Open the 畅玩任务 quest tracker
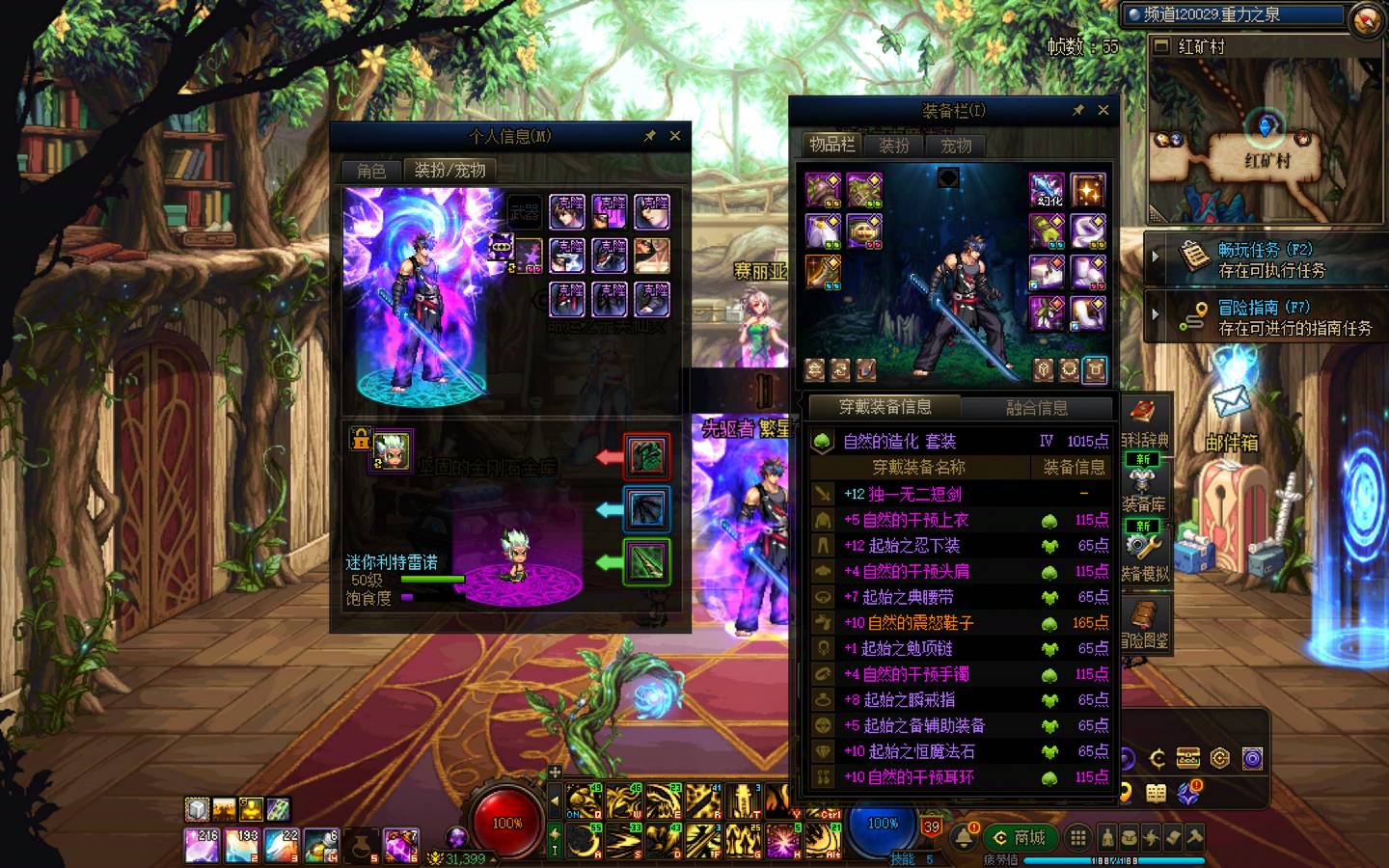Screen dimensions: 1389x868 point(1266,259)
